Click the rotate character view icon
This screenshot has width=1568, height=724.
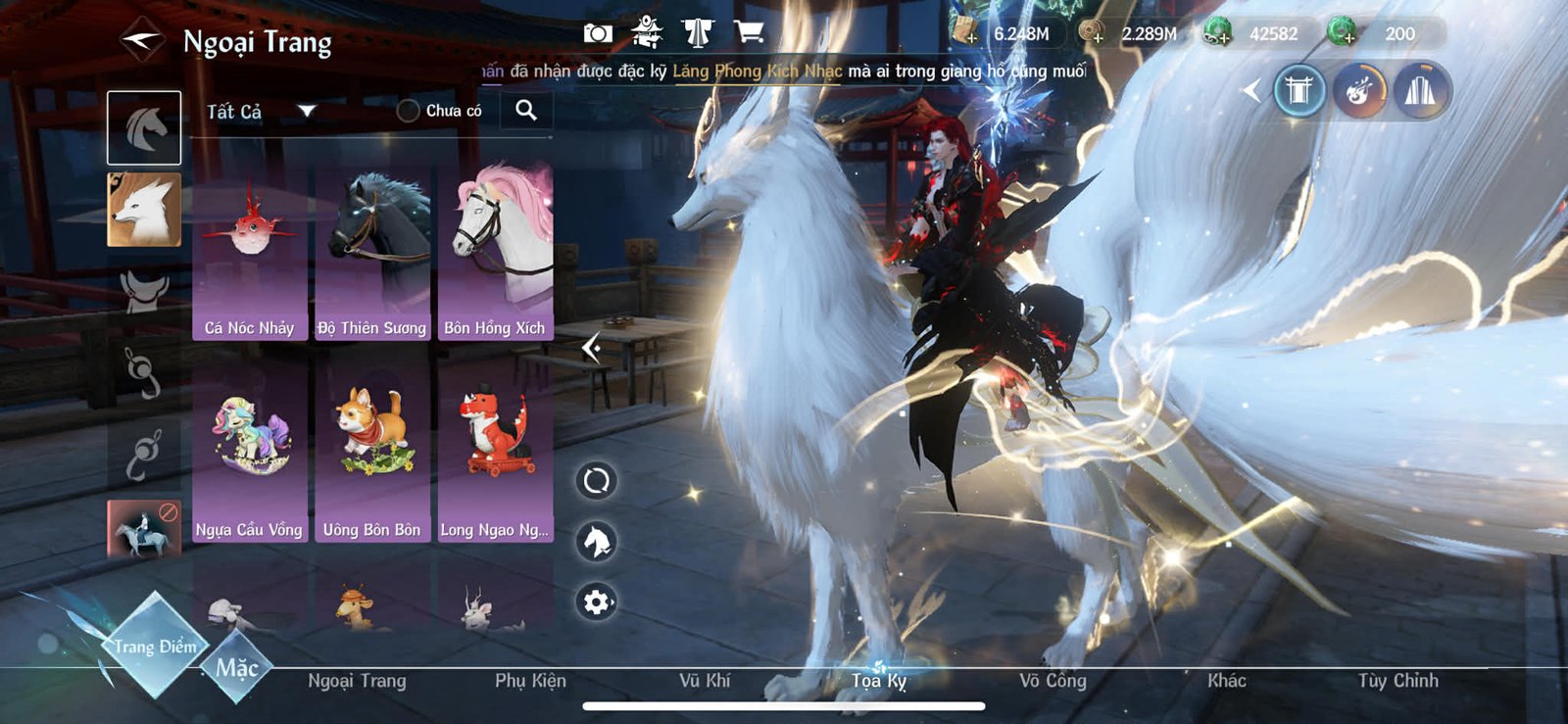(595, 481)
